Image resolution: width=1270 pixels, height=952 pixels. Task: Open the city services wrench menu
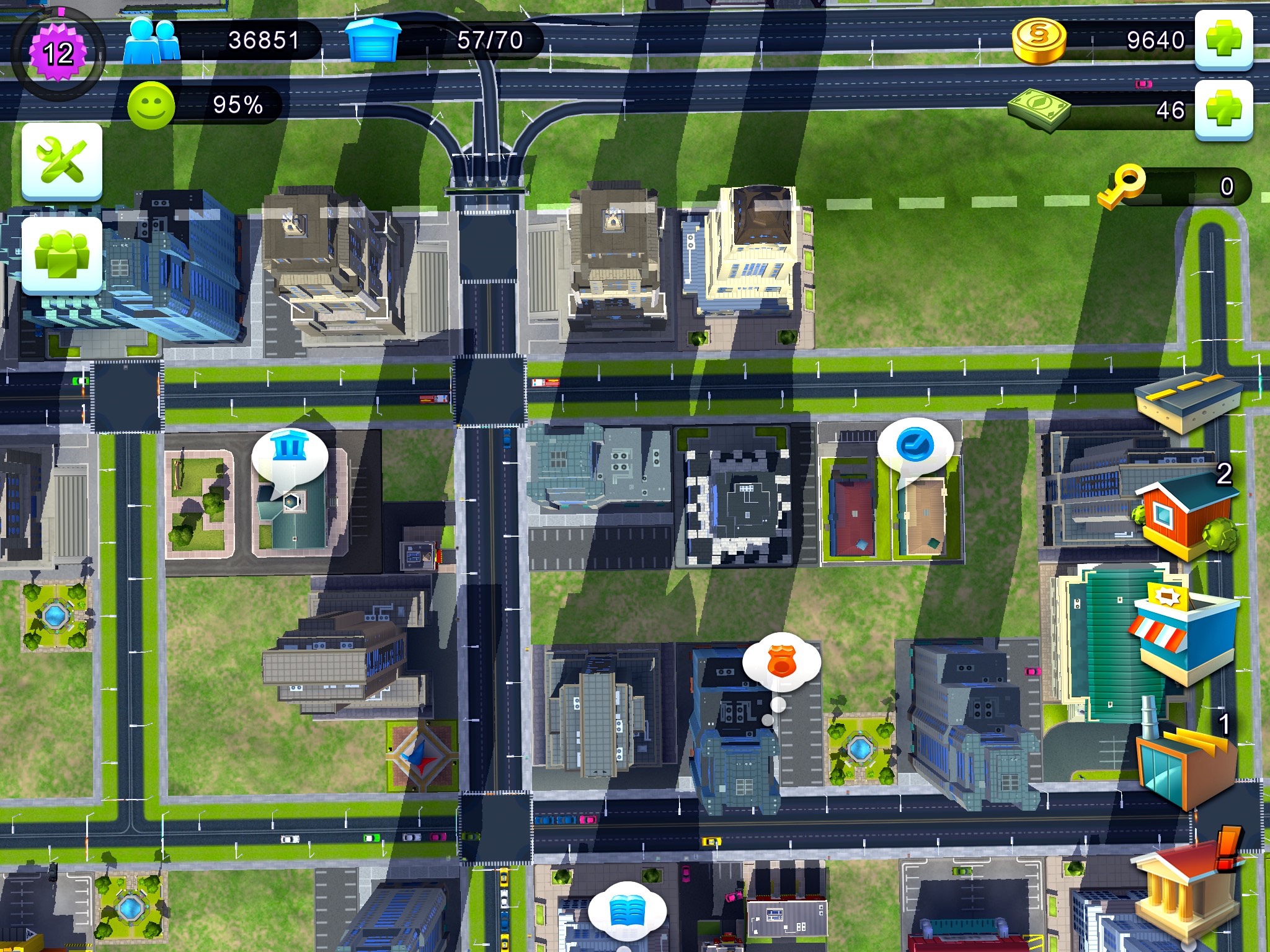tap(62, 160)
